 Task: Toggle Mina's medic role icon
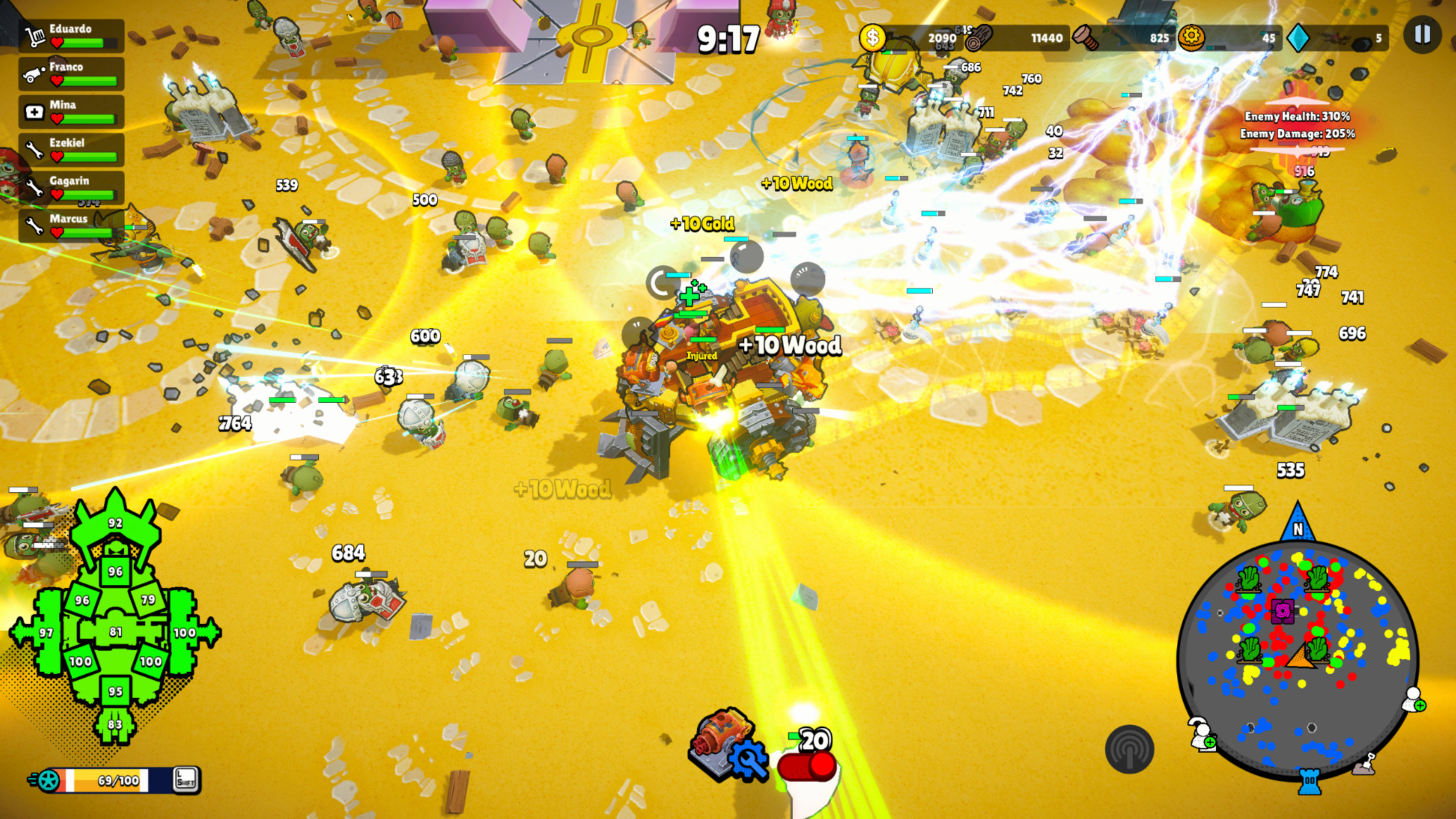coord(34,111)
